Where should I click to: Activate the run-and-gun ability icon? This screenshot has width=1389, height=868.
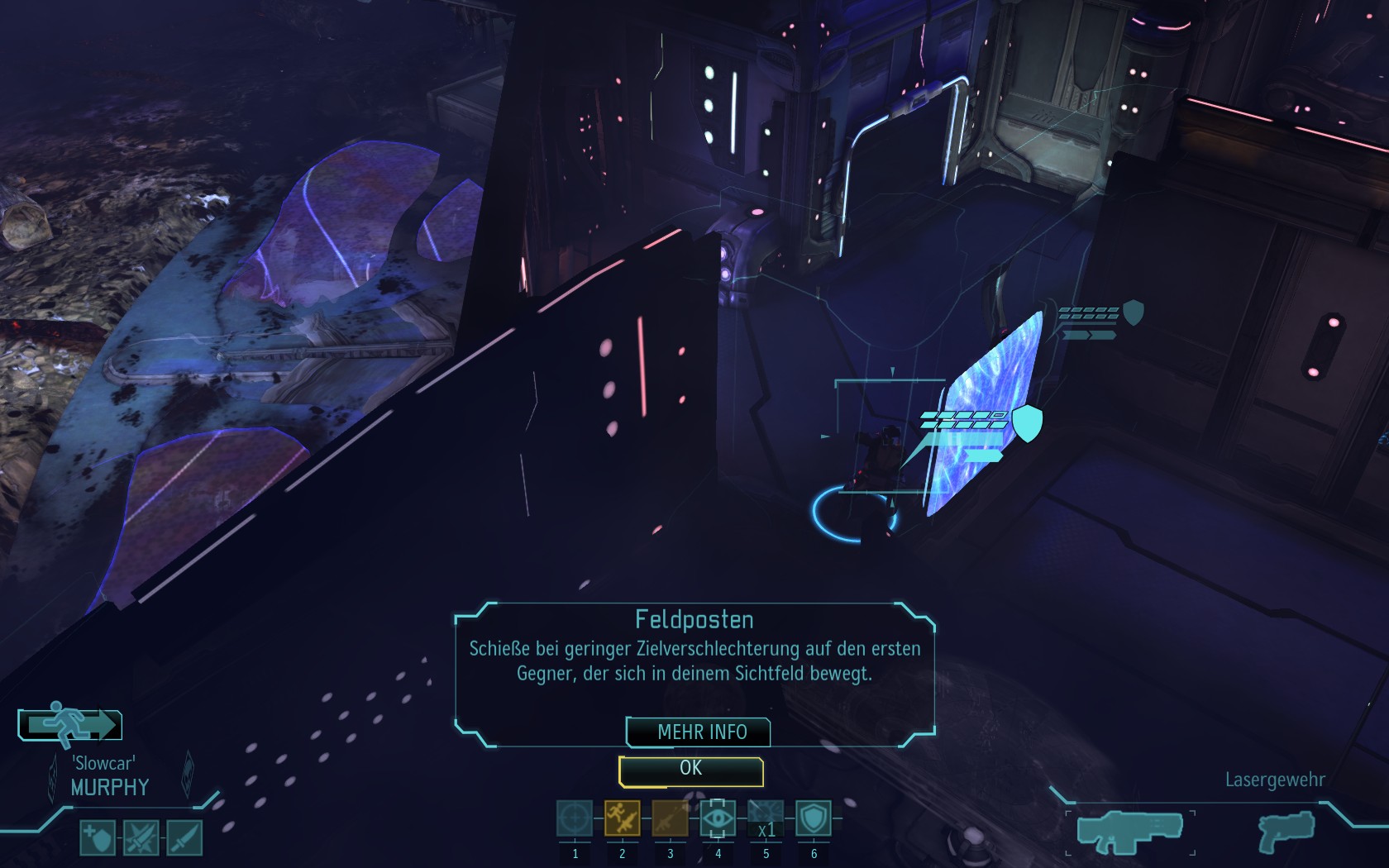[x=622, y=818]
